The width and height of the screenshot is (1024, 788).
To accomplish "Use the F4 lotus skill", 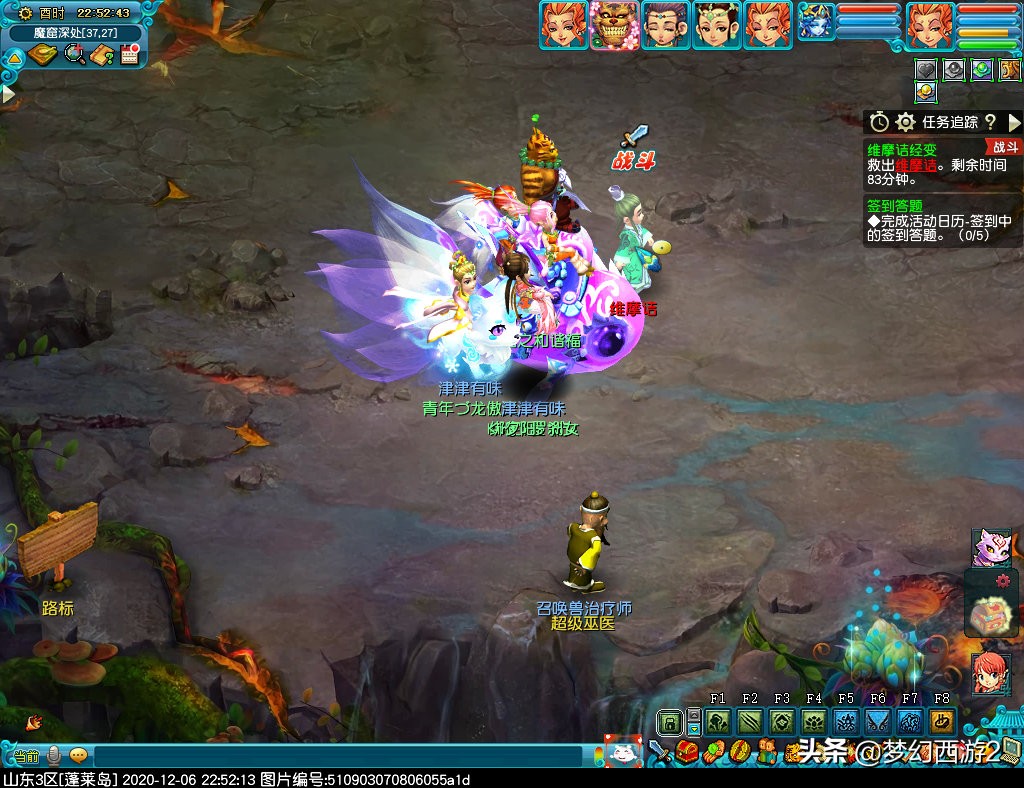I will point(814,722).
